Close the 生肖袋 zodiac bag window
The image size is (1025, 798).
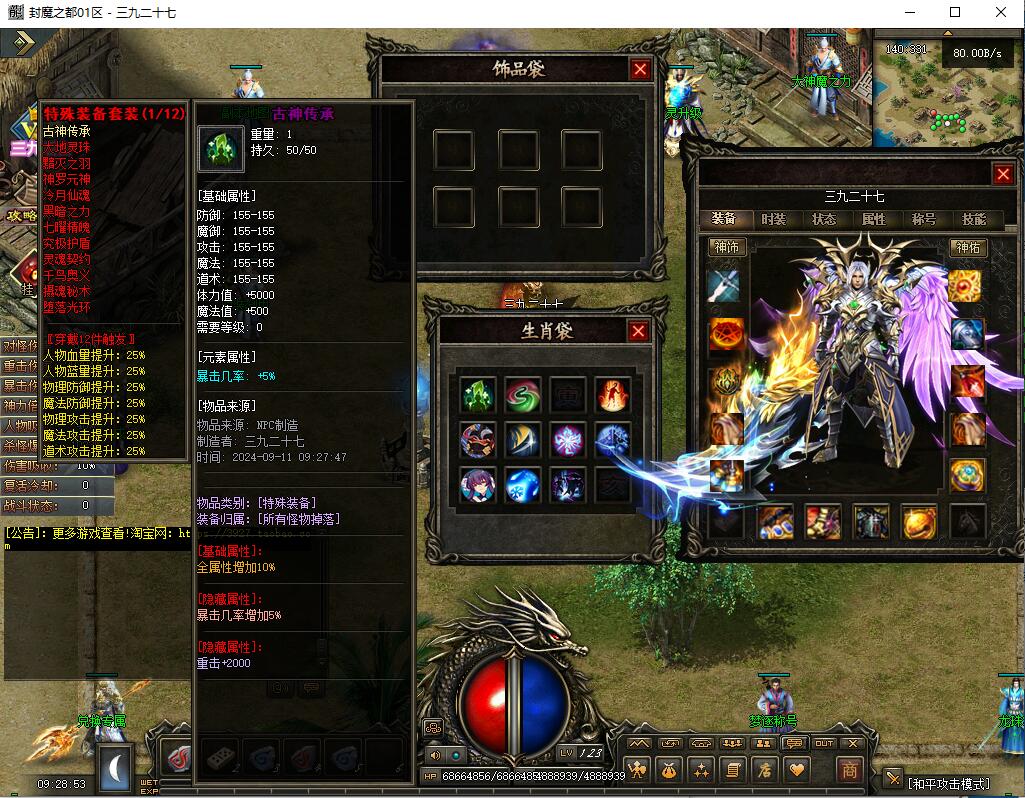[x=638, y=331]
